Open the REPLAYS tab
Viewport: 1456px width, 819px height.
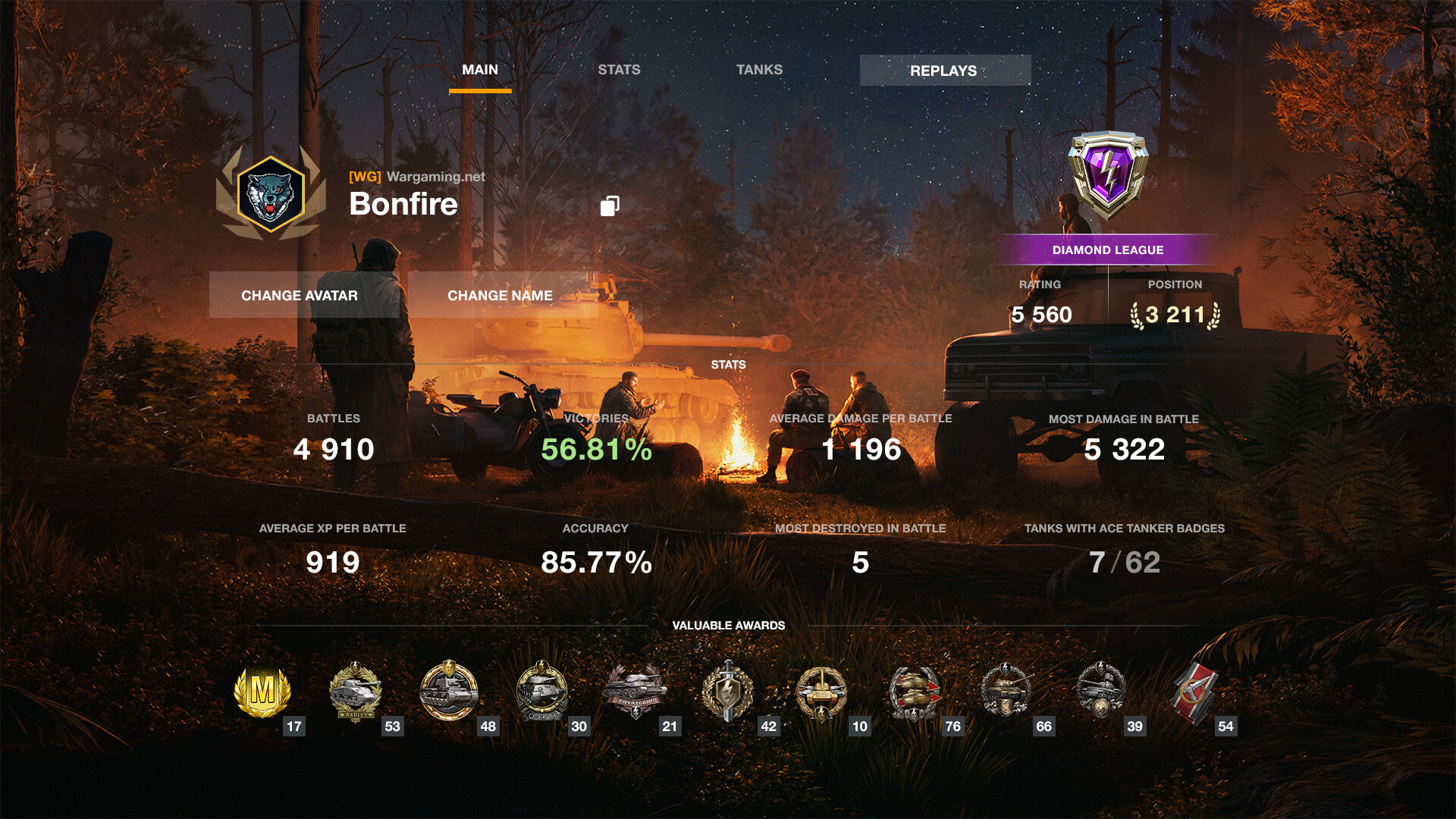point(944,71)
